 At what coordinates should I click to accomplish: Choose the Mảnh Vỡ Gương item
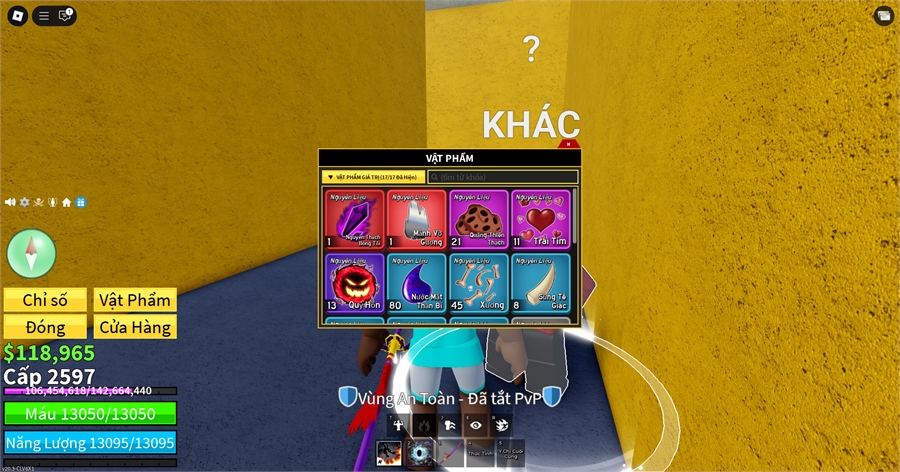(416, 219)
